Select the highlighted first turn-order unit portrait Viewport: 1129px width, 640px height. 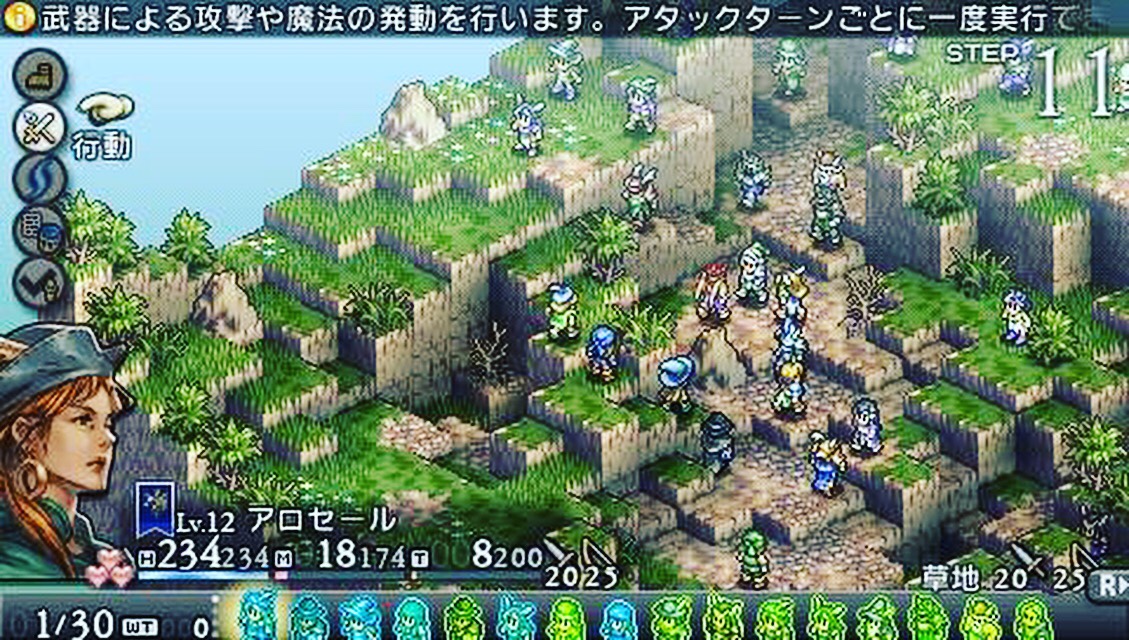pos(258,615)
